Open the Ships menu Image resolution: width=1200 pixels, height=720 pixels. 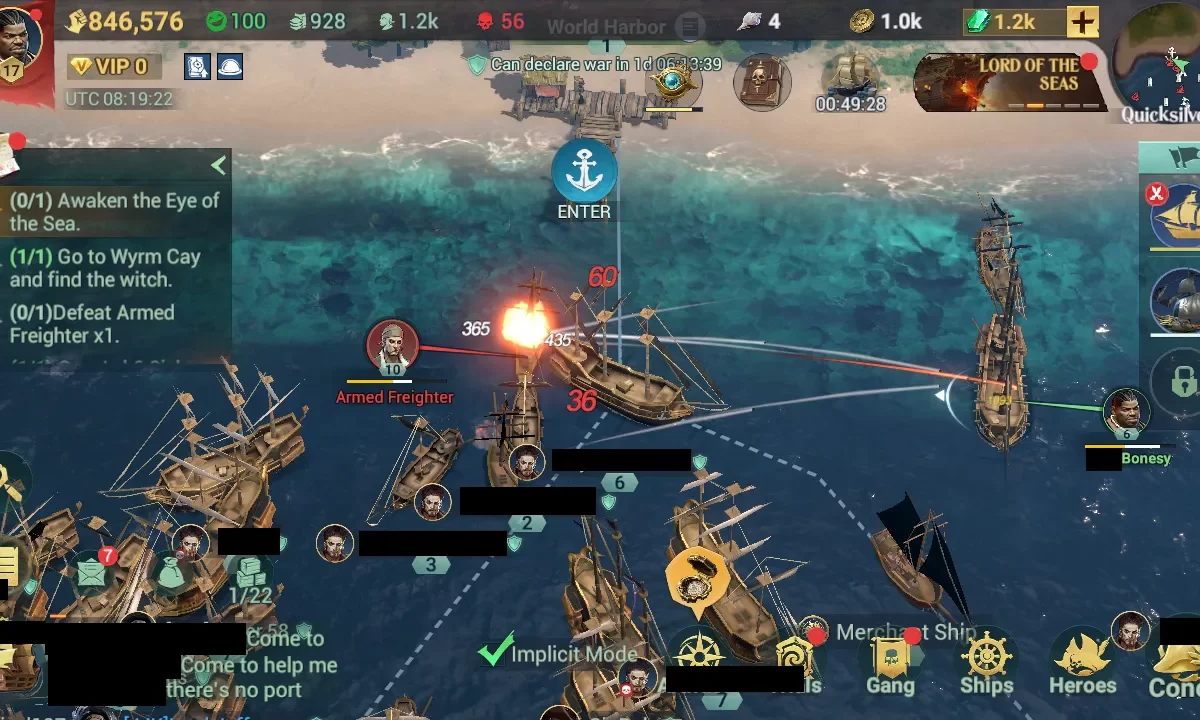pyautogui.click(x=987, y=663)
